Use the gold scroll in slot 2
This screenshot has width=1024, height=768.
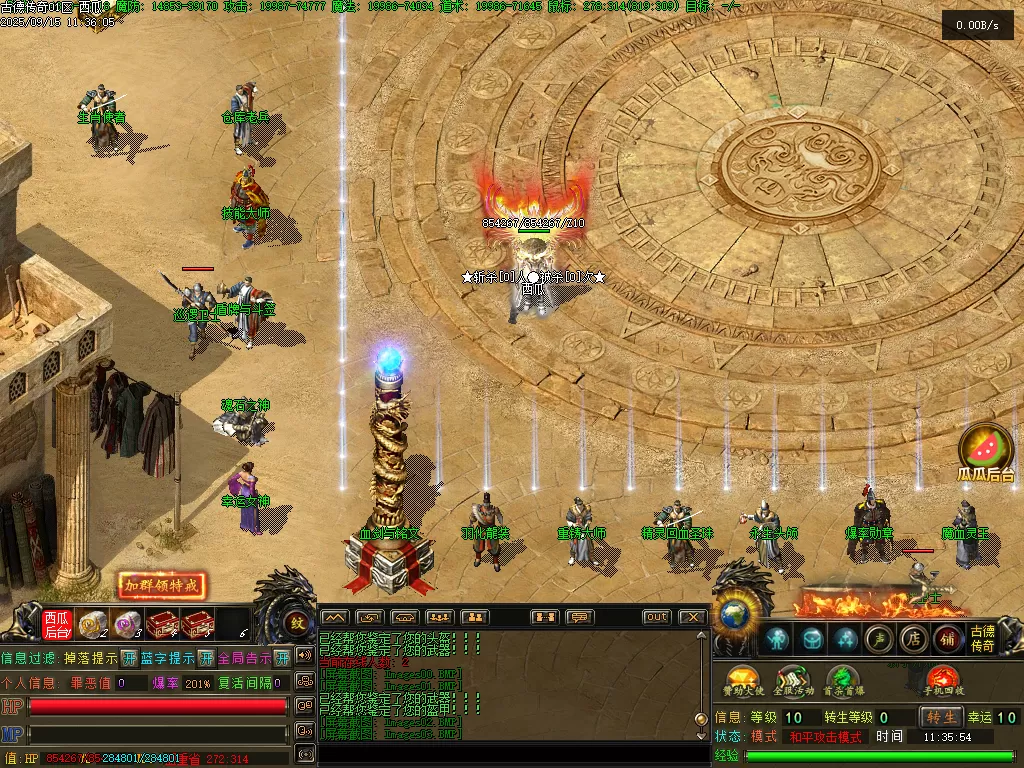click(x=92, y=625)
